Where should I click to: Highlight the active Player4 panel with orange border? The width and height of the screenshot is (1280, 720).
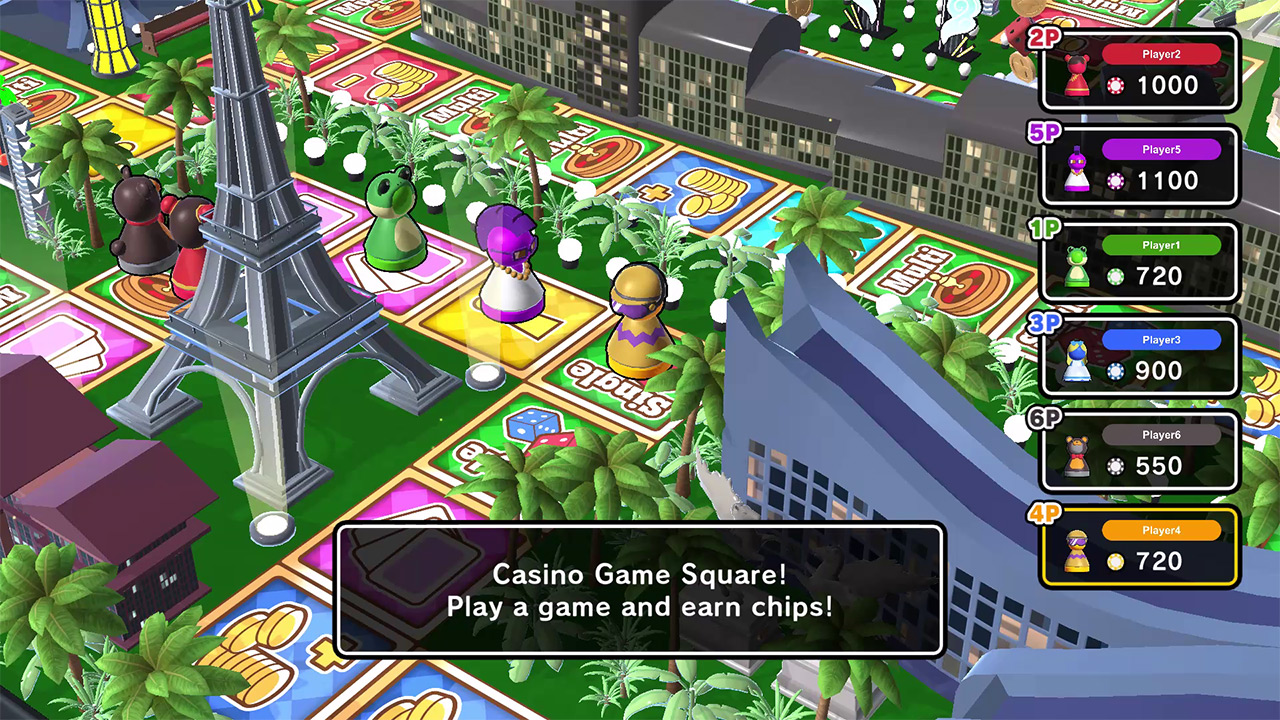click(x=1139, y=546)
